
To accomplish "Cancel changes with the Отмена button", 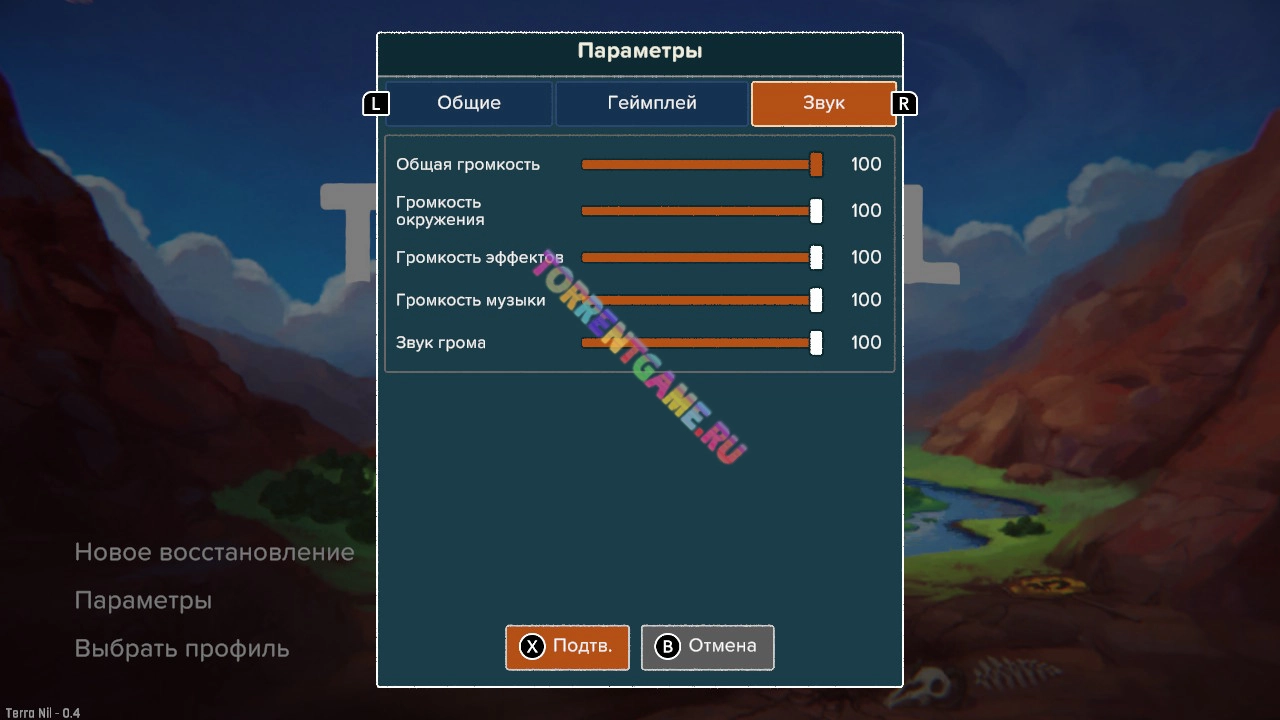I will (707, 647).
